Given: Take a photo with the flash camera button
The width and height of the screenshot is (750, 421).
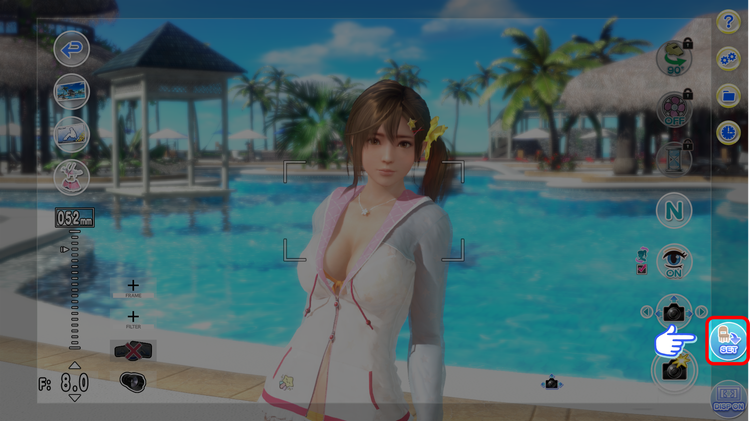Looking at the screenshot, I should pos(674,368).
